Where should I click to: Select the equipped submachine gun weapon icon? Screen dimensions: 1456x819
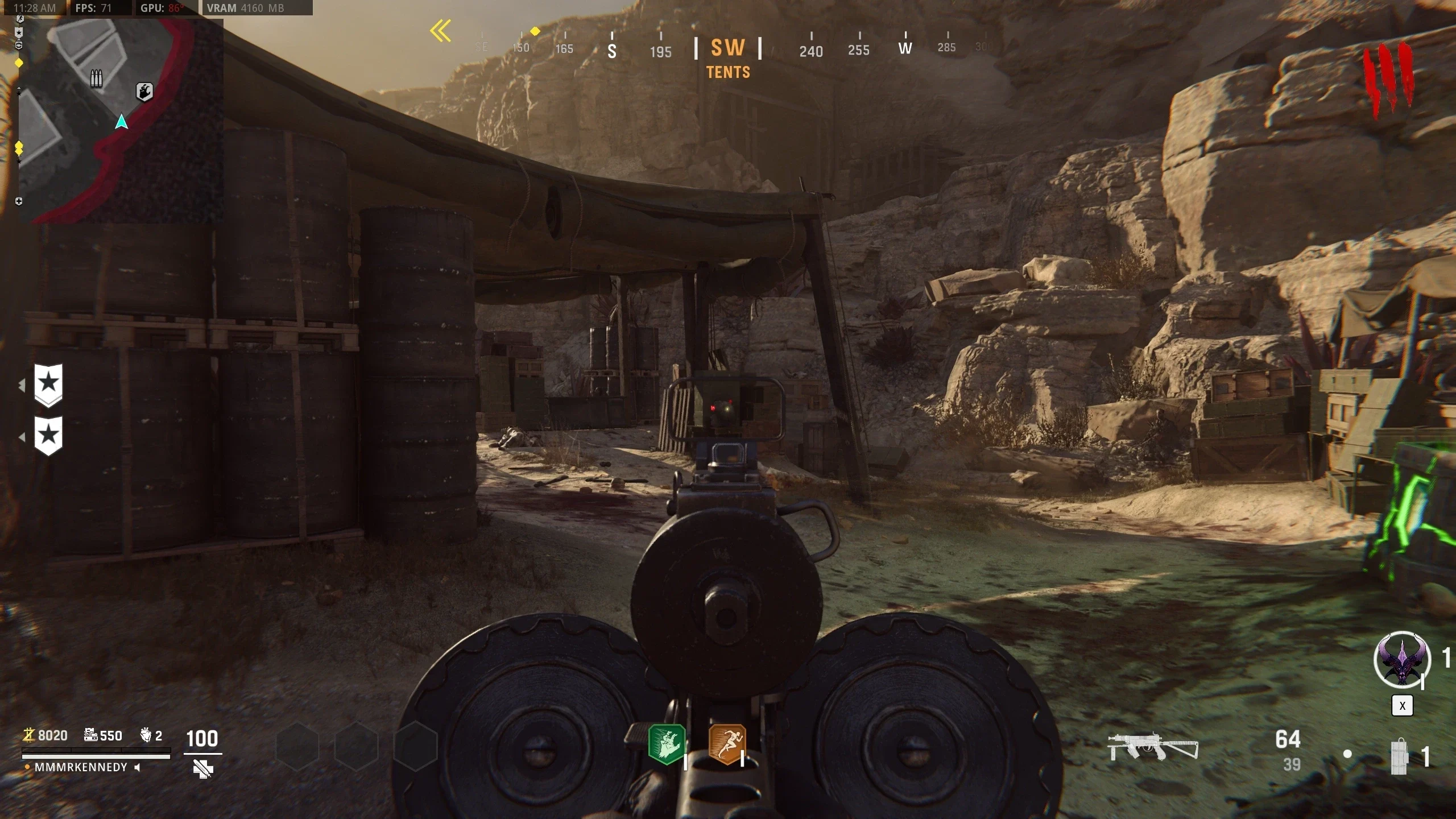point(1153,747)
